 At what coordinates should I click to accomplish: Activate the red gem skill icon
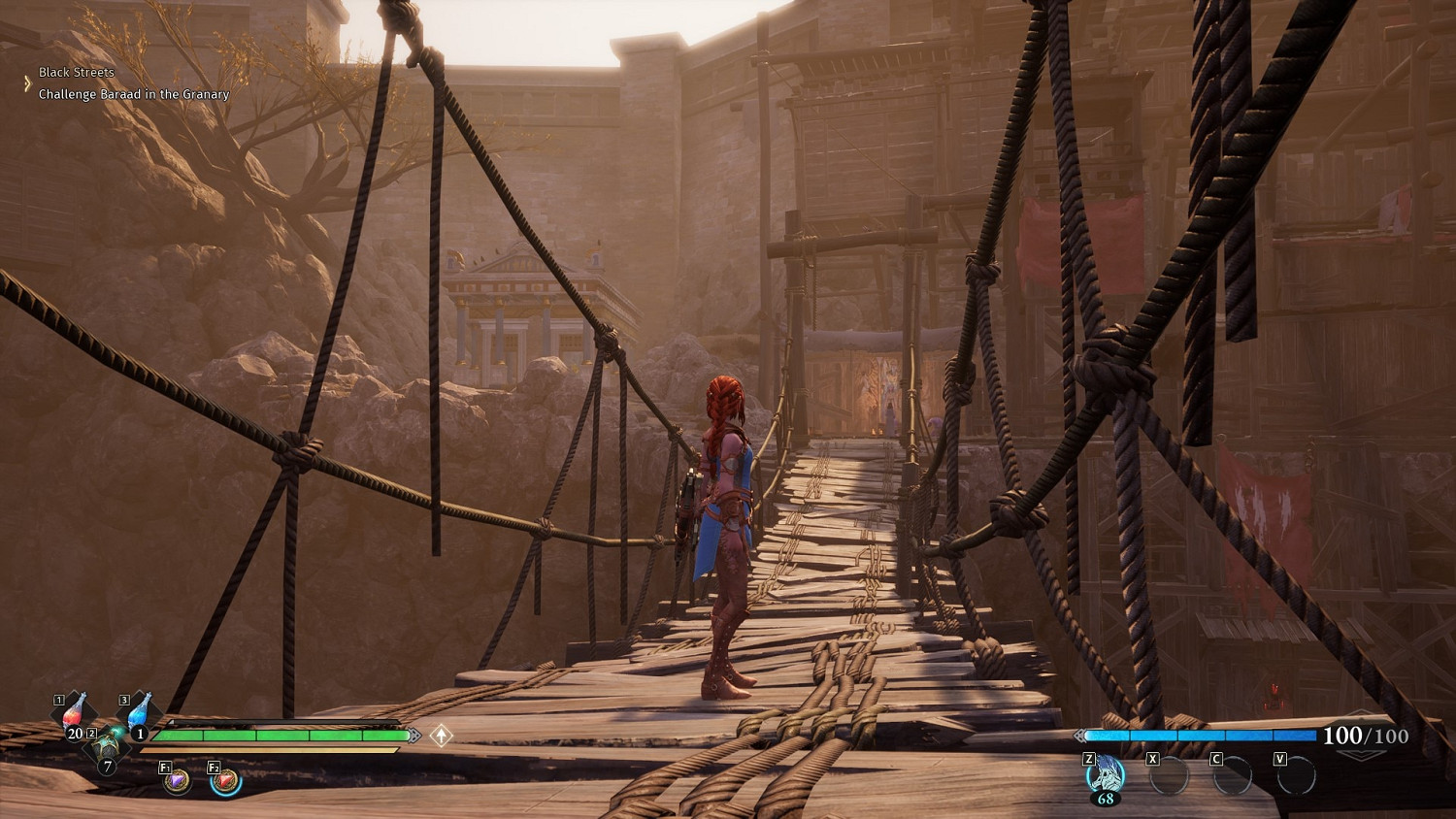[225, 780]
